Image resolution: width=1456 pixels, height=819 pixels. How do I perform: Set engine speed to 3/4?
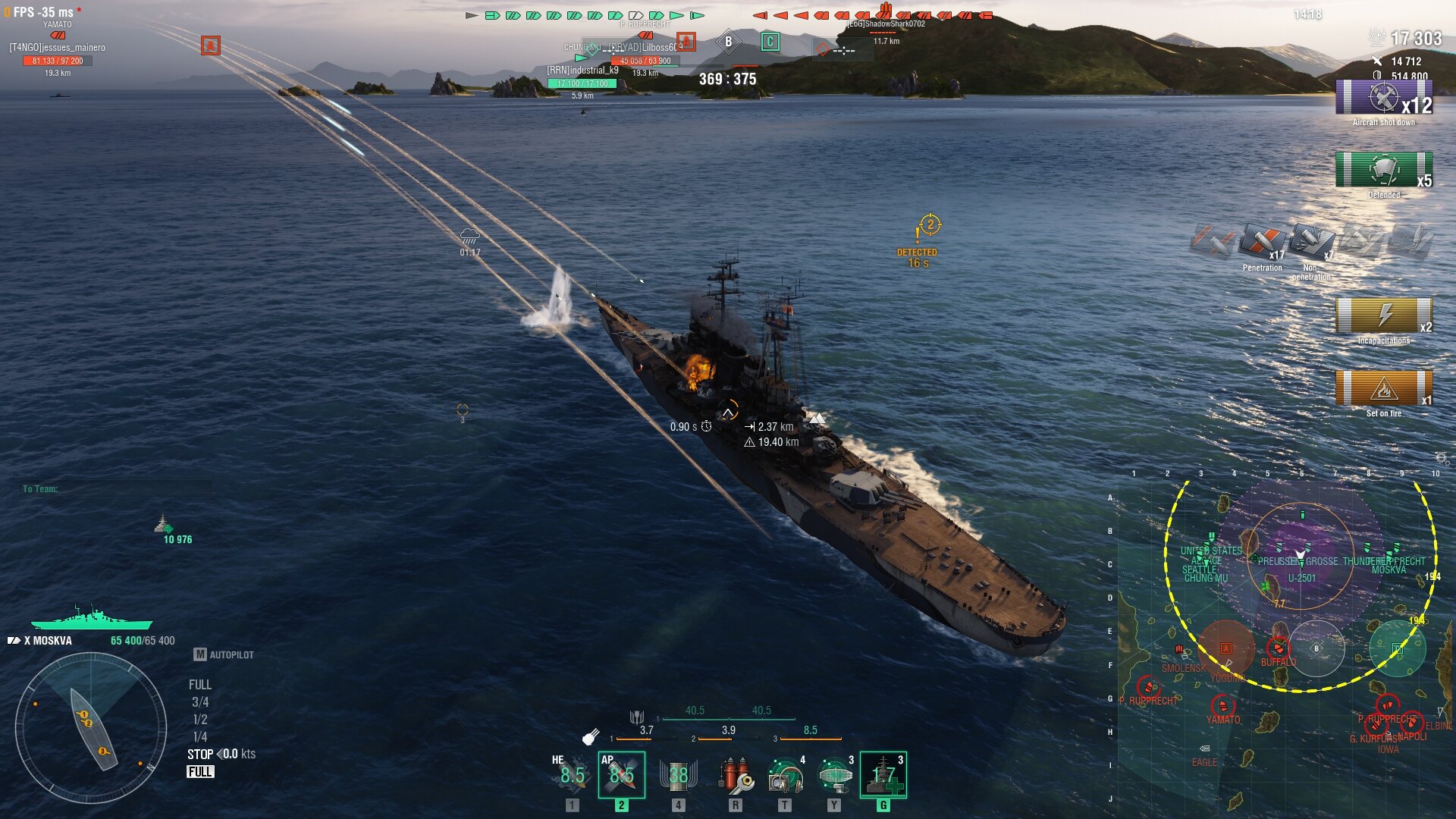pyautogui.click(x=200, y=702)
